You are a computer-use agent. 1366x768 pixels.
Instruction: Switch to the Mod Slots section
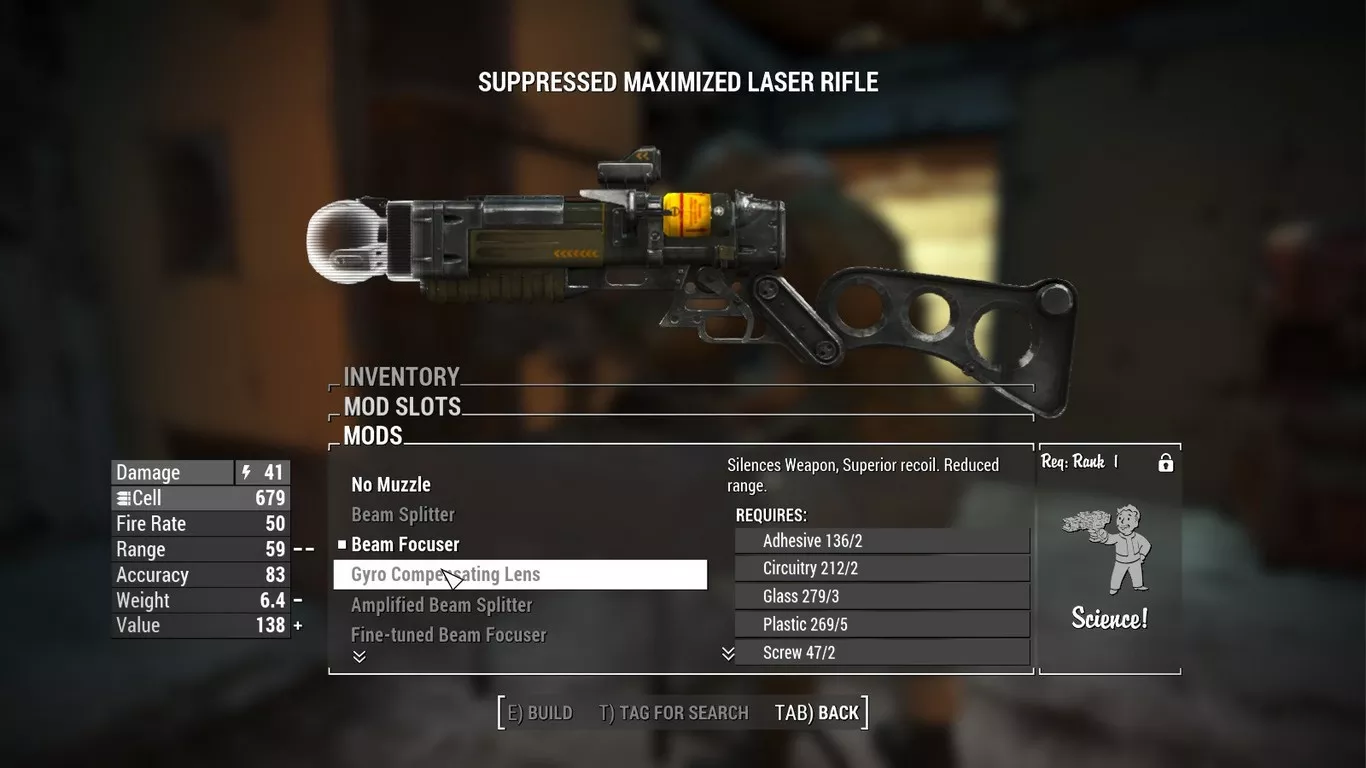coord(402,407)
